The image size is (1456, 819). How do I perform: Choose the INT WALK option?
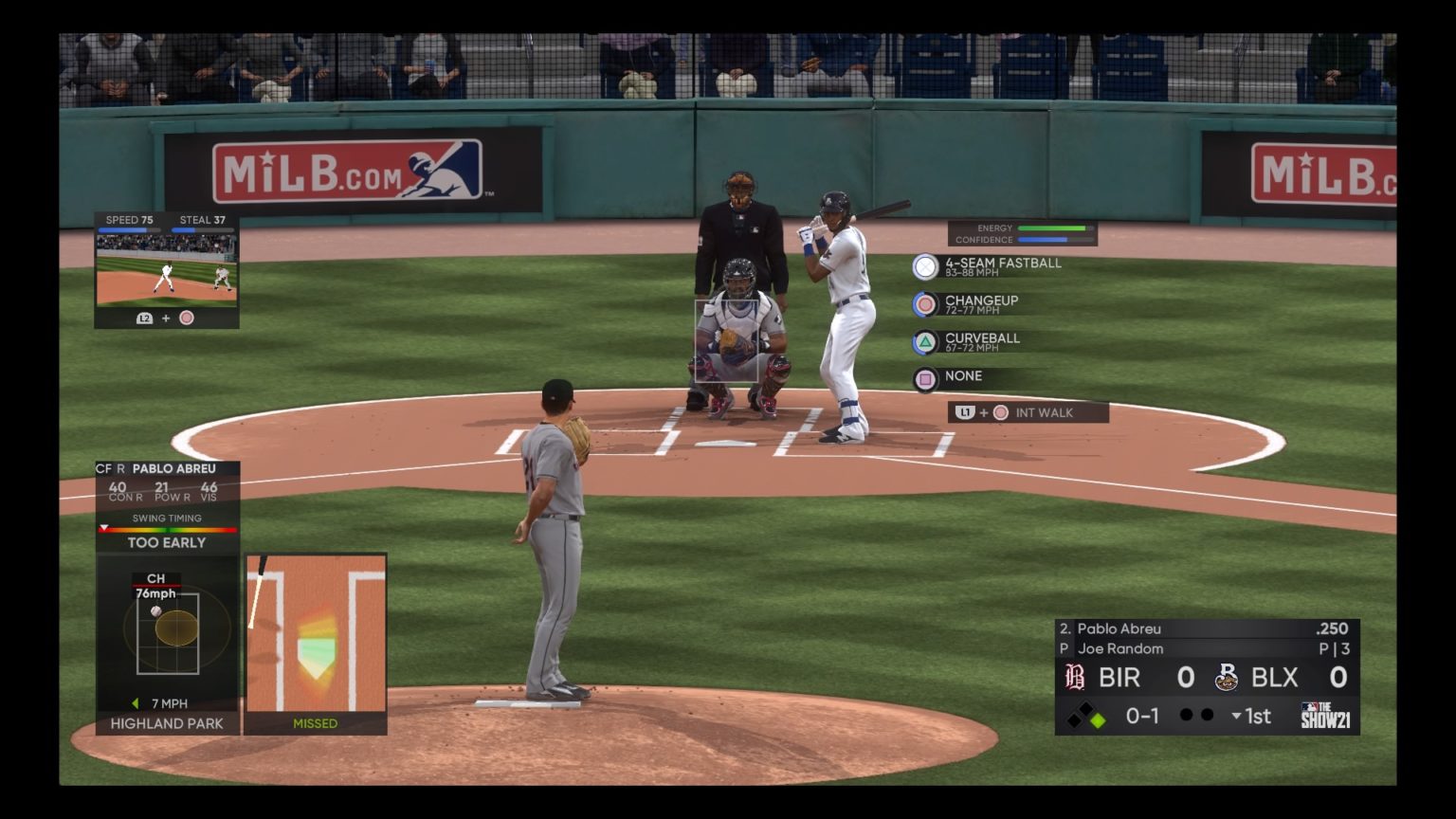tap(1028, 412)
